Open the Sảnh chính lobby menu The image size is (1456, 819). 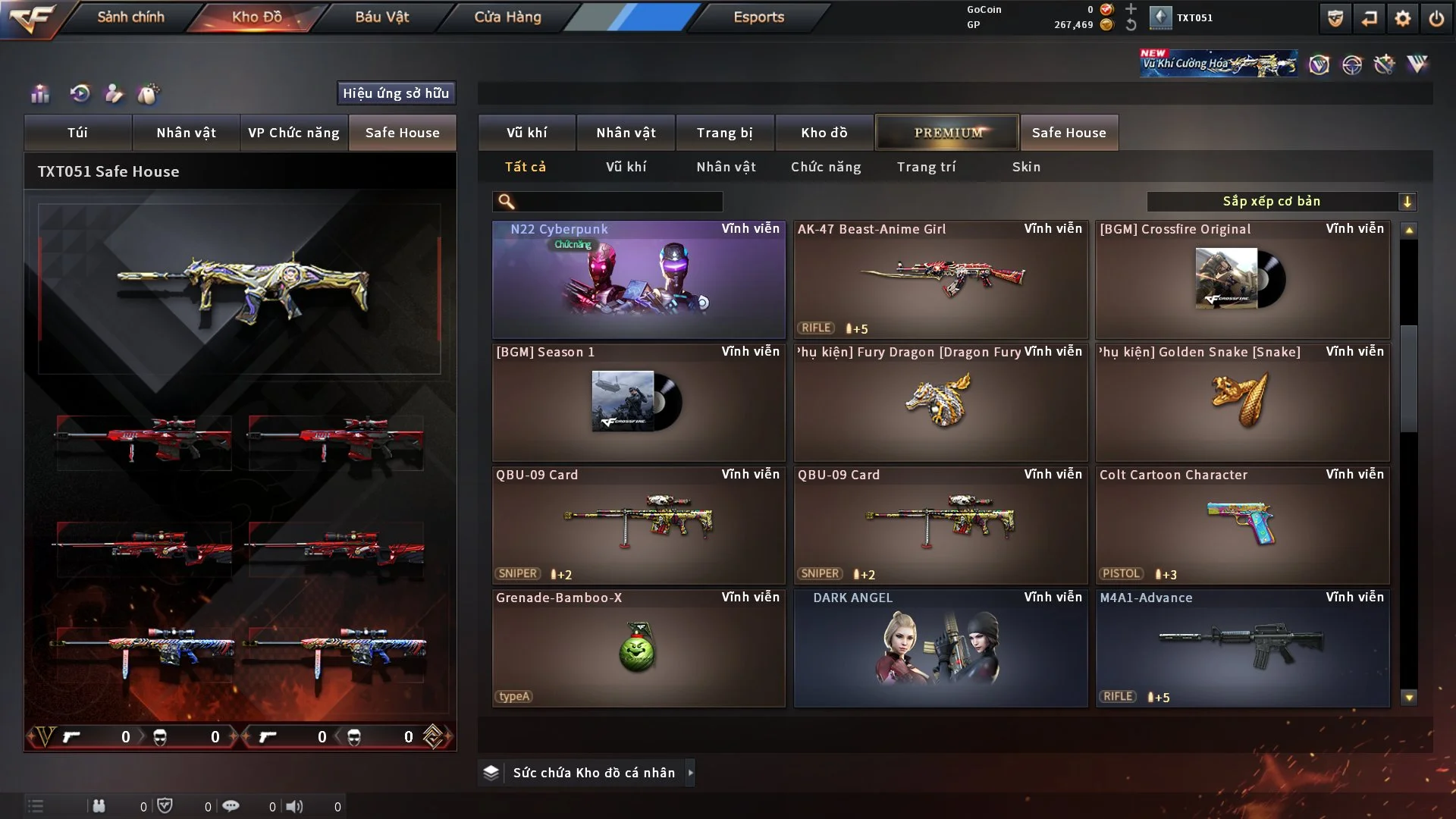[130, 17]
